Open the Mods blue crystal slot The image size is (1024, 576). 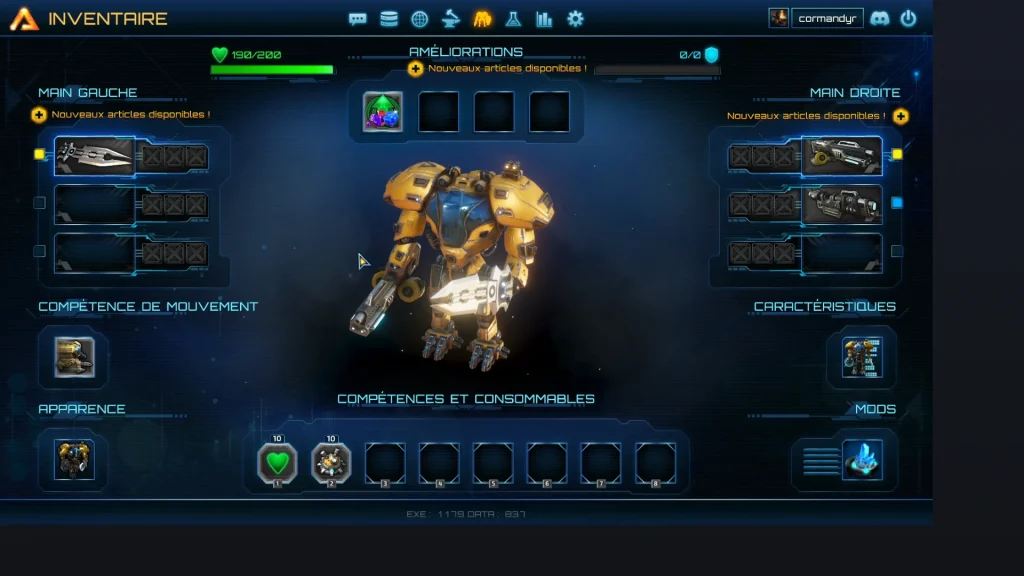(x=861, y=460)
